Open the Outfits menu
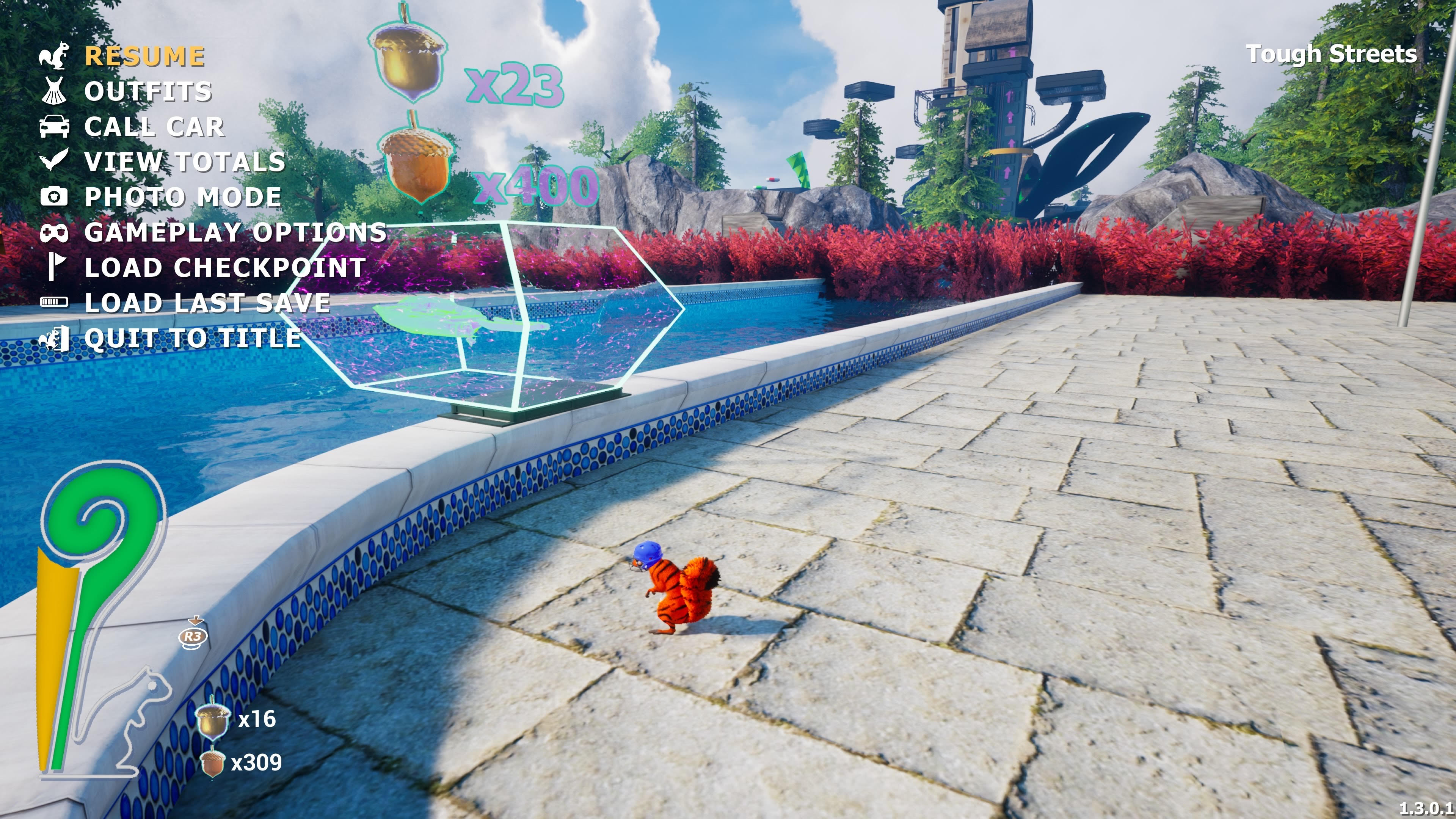Viewport: 1456px width, 819px height. click(148, 91)
